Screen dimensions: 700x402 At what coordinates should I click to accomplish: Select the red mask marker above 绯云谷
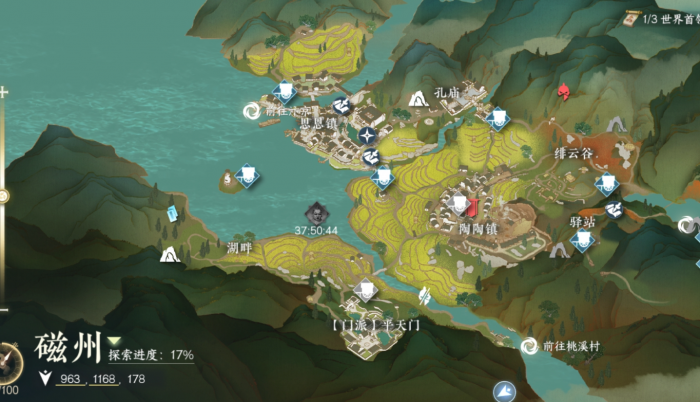coord(563,92)
